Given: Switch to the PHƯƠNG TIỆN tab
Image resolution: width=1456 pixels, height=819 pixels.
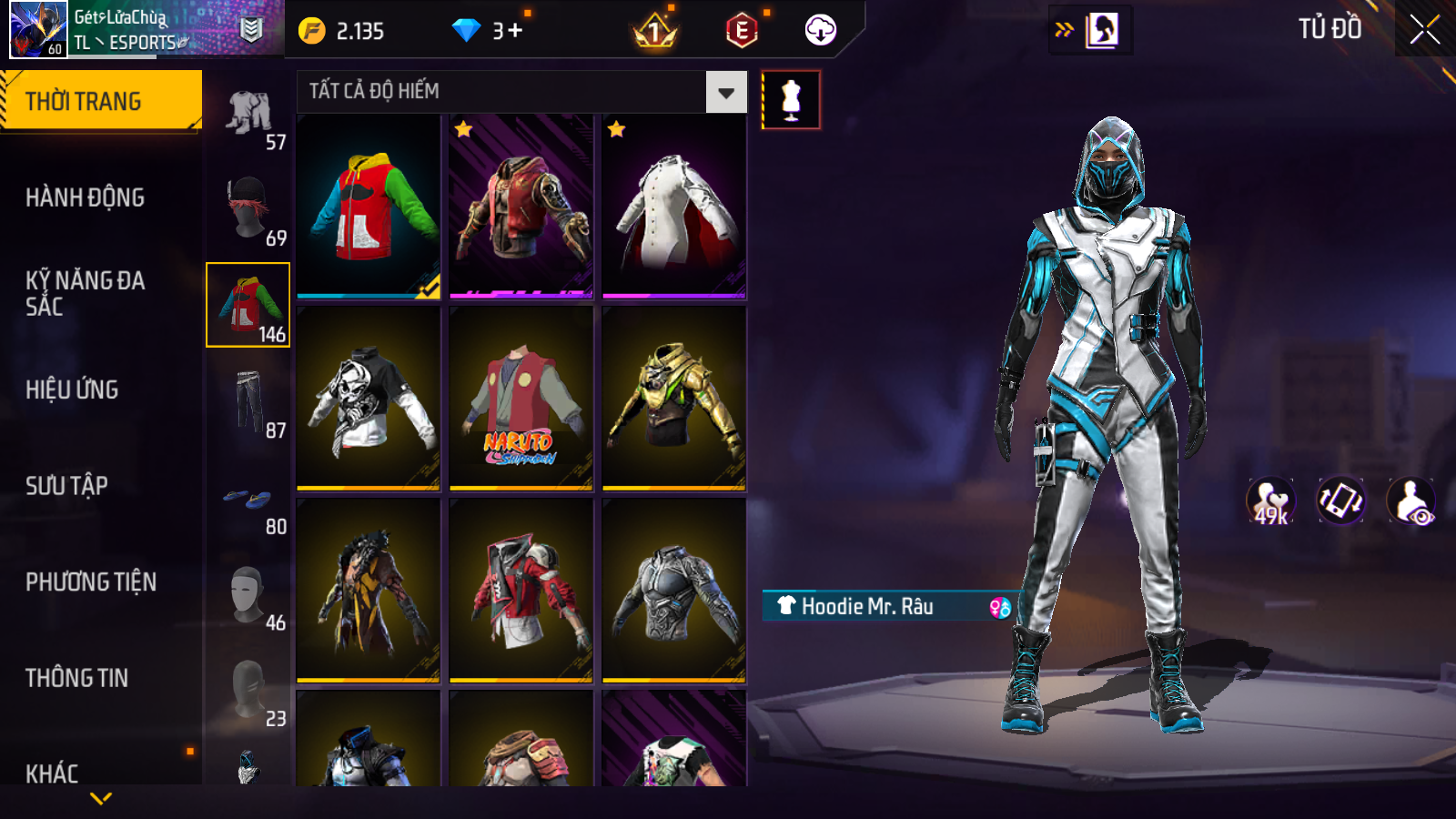Looking at the screenshot, I should tap(91, 582).
